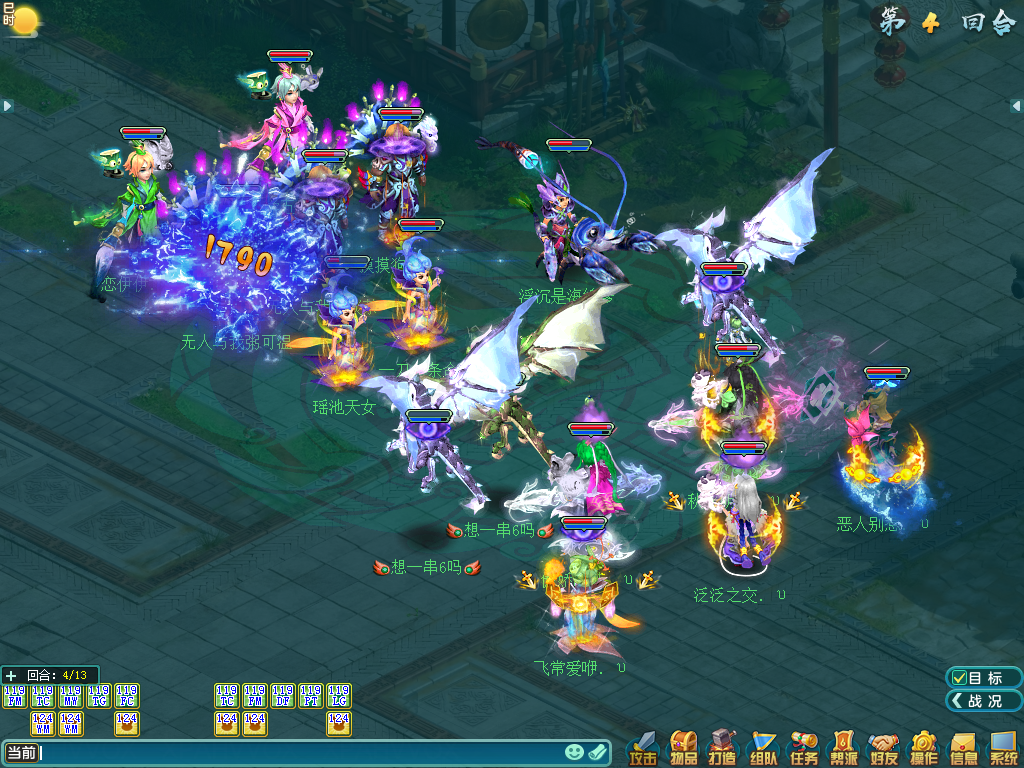
Task: Click the chat input field
Action: tap(300, 752)
